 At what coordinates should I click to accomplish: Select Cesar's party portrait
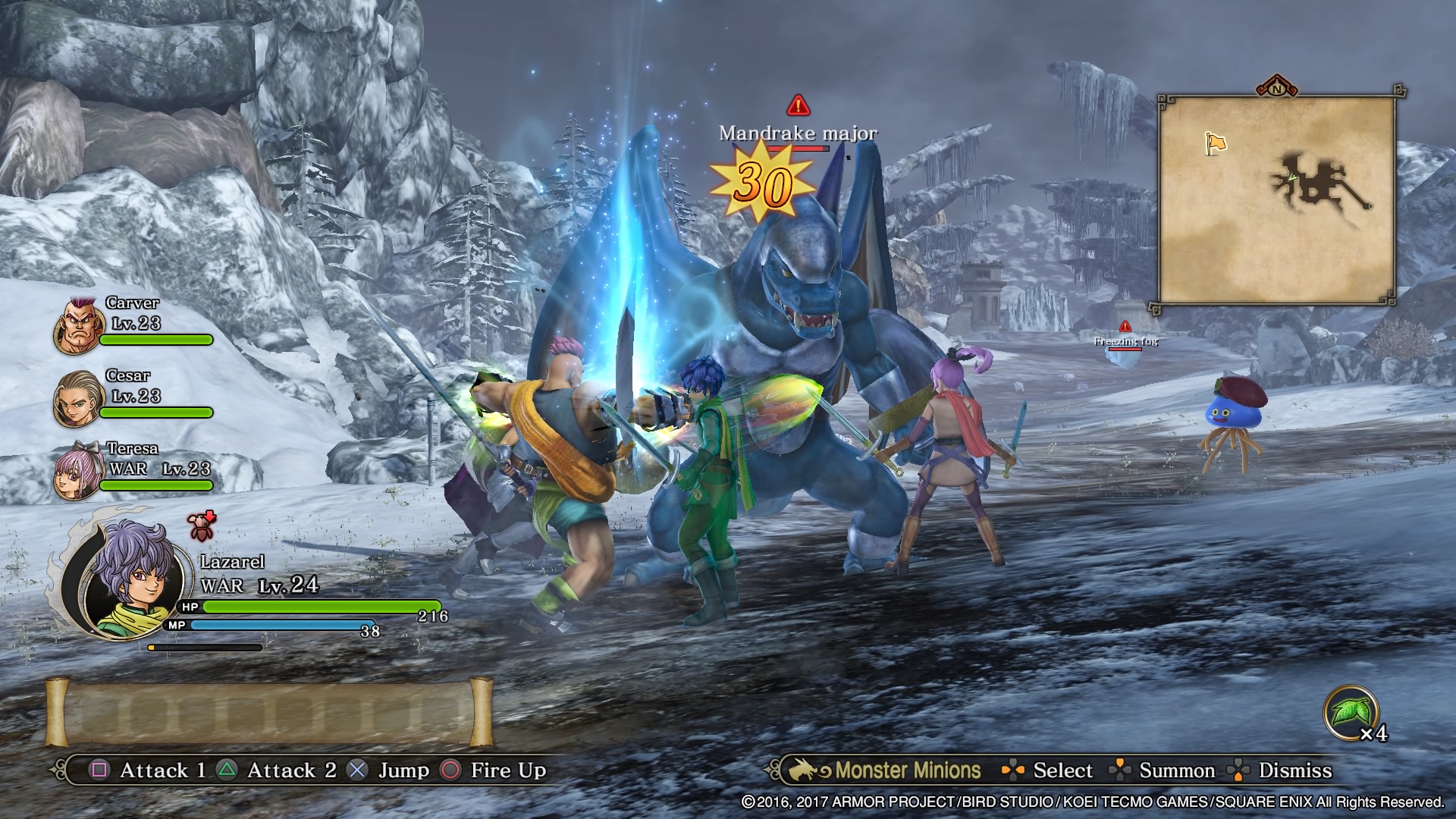(x=78, y=398)
